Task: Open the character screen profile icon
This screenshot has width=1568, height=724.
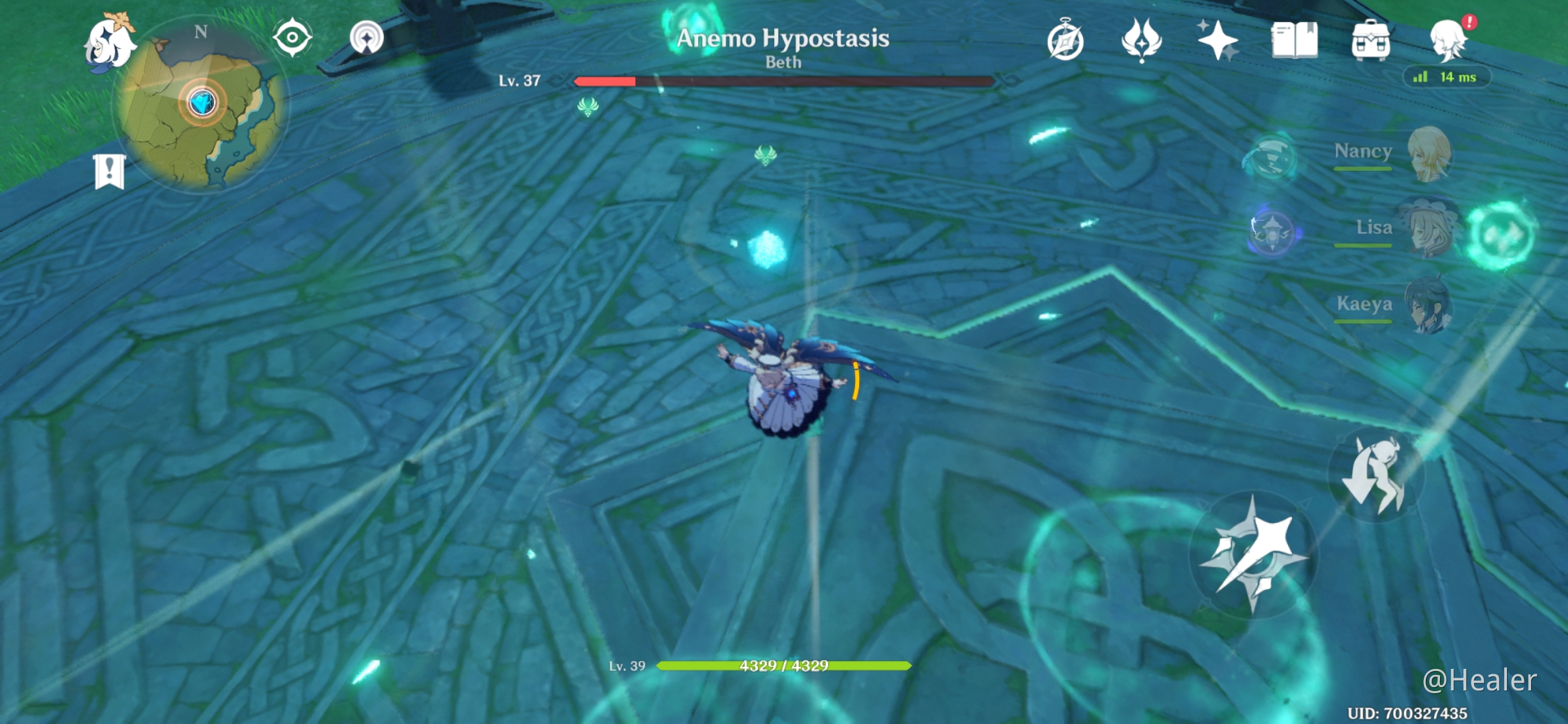Action: click(1448, 40)
